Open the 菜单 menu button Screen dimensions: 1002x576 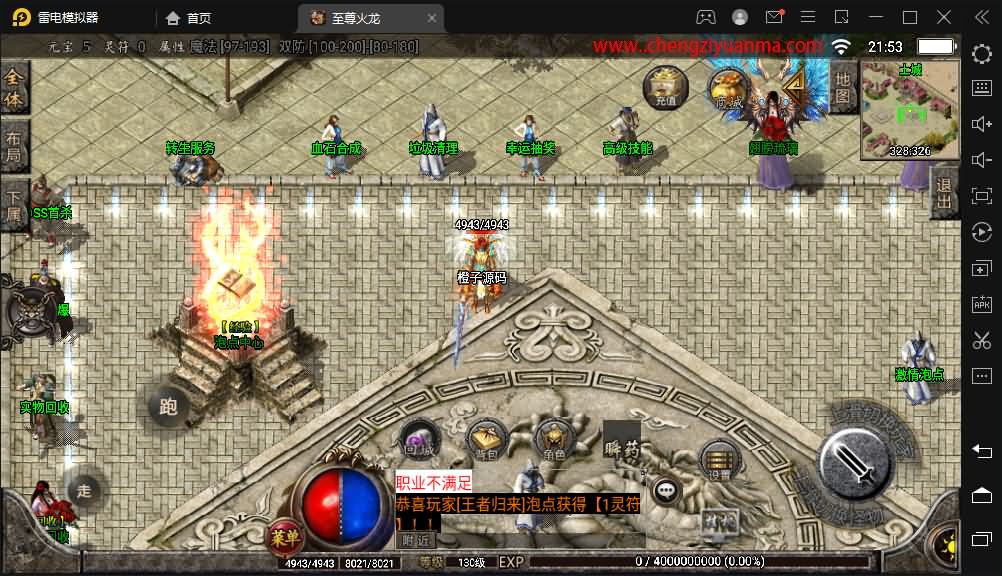point(285,537)
